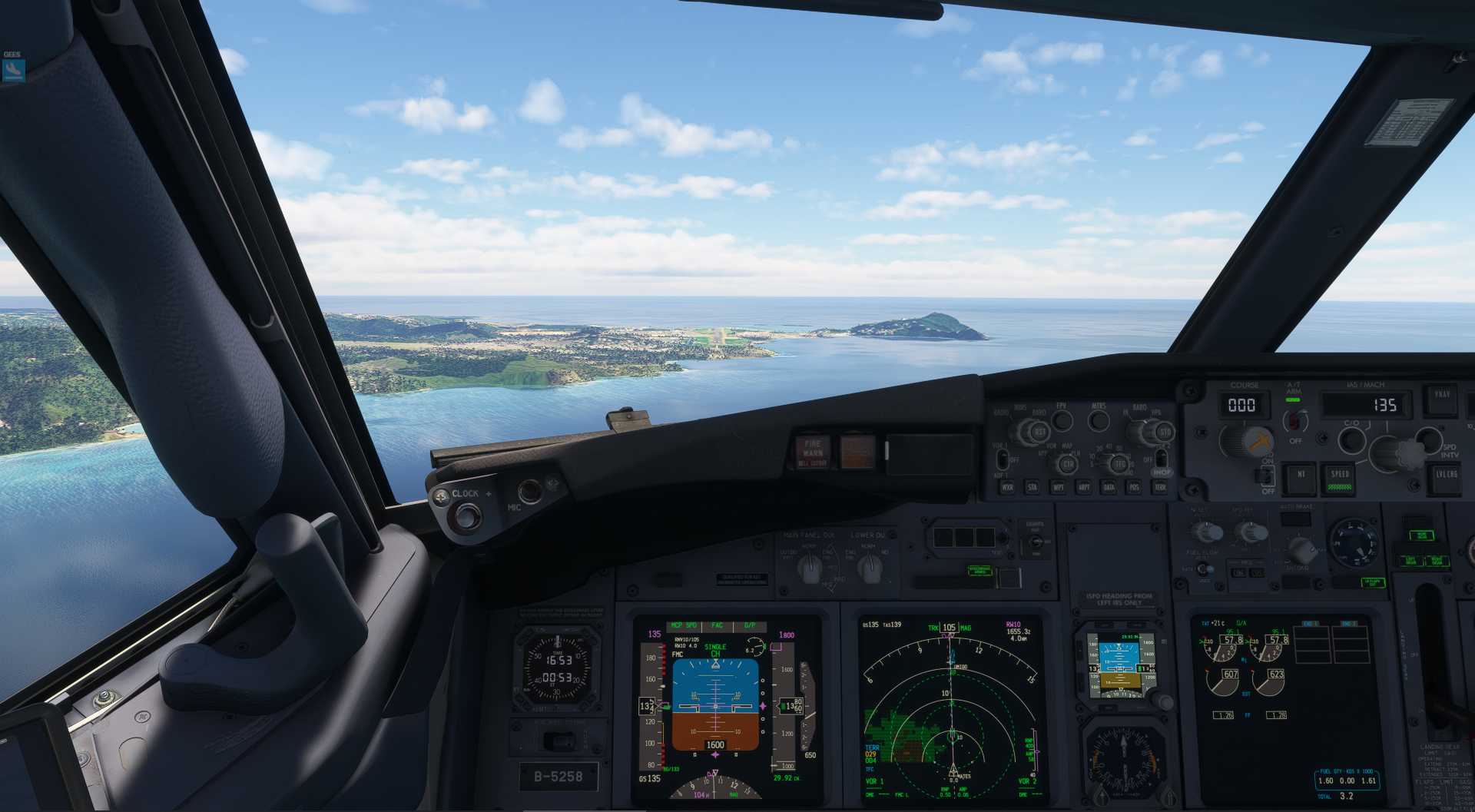The image size is (1475, 812).
Task: Engage the VNAV autopilot button
Action: [x=1441, y=399]
